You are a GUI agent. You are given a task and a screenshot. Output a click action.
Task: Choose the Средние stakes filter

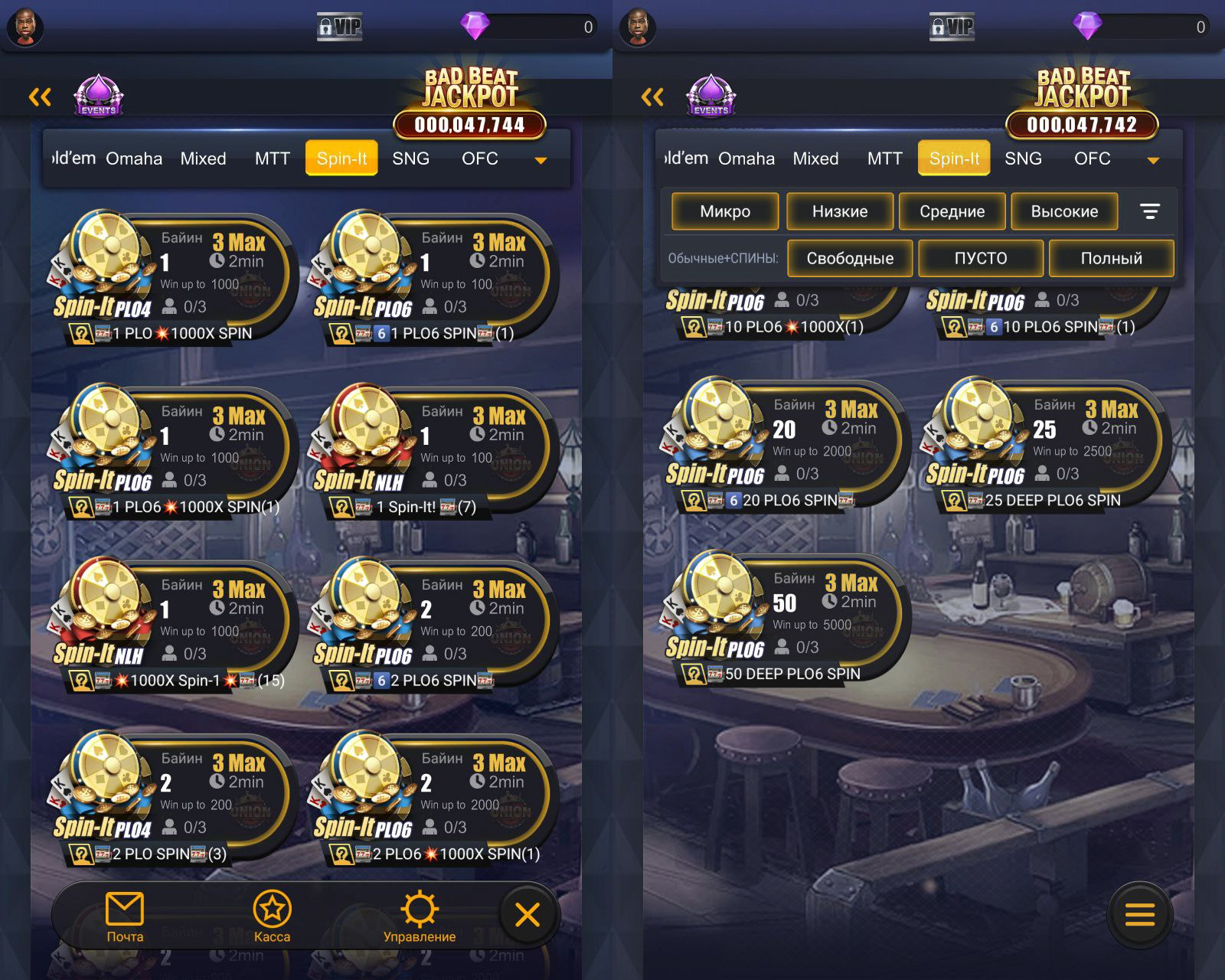click(952, 211)
